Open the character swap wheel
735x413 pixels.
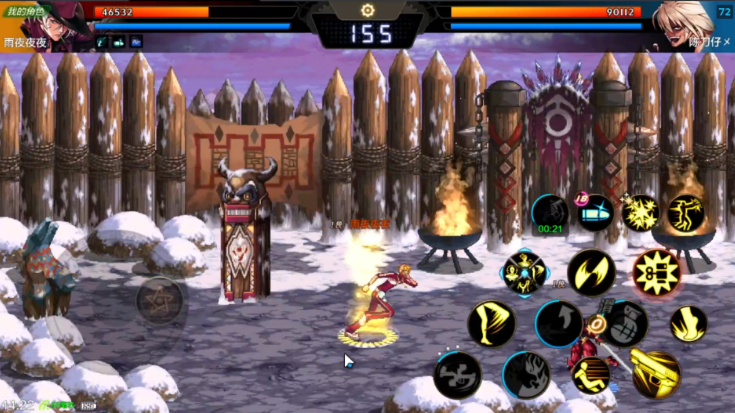coord(524,272)
